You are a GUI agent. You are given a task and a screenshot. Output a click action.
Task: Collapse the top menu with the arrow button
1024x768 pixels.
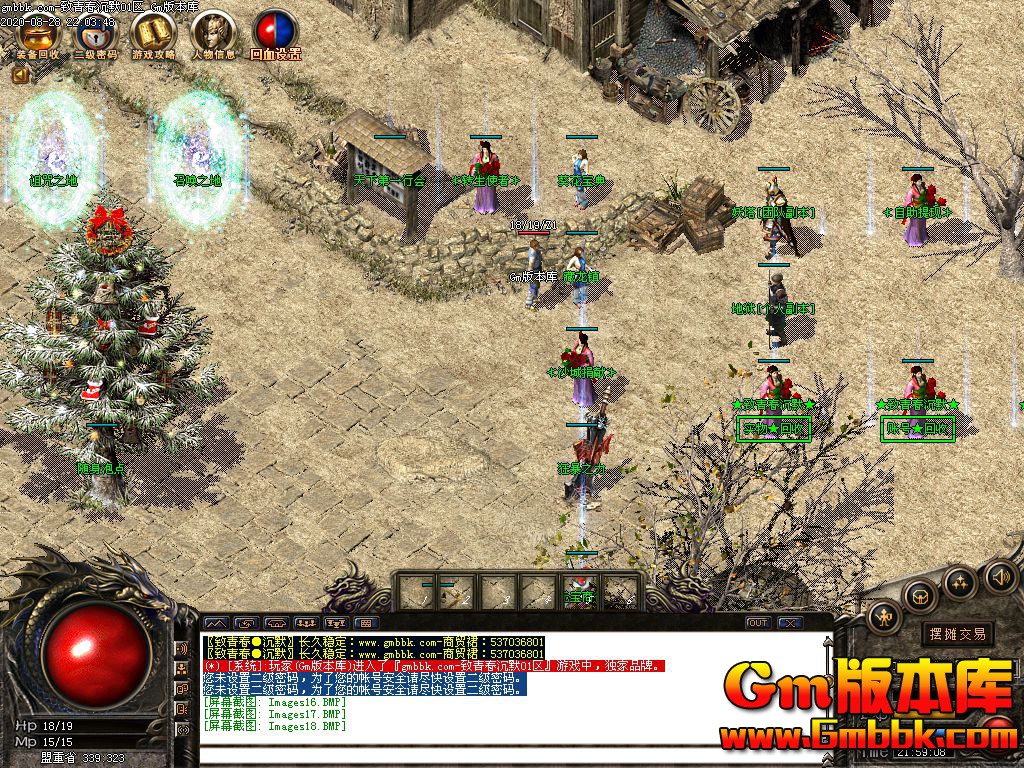[x=19, y=75]
